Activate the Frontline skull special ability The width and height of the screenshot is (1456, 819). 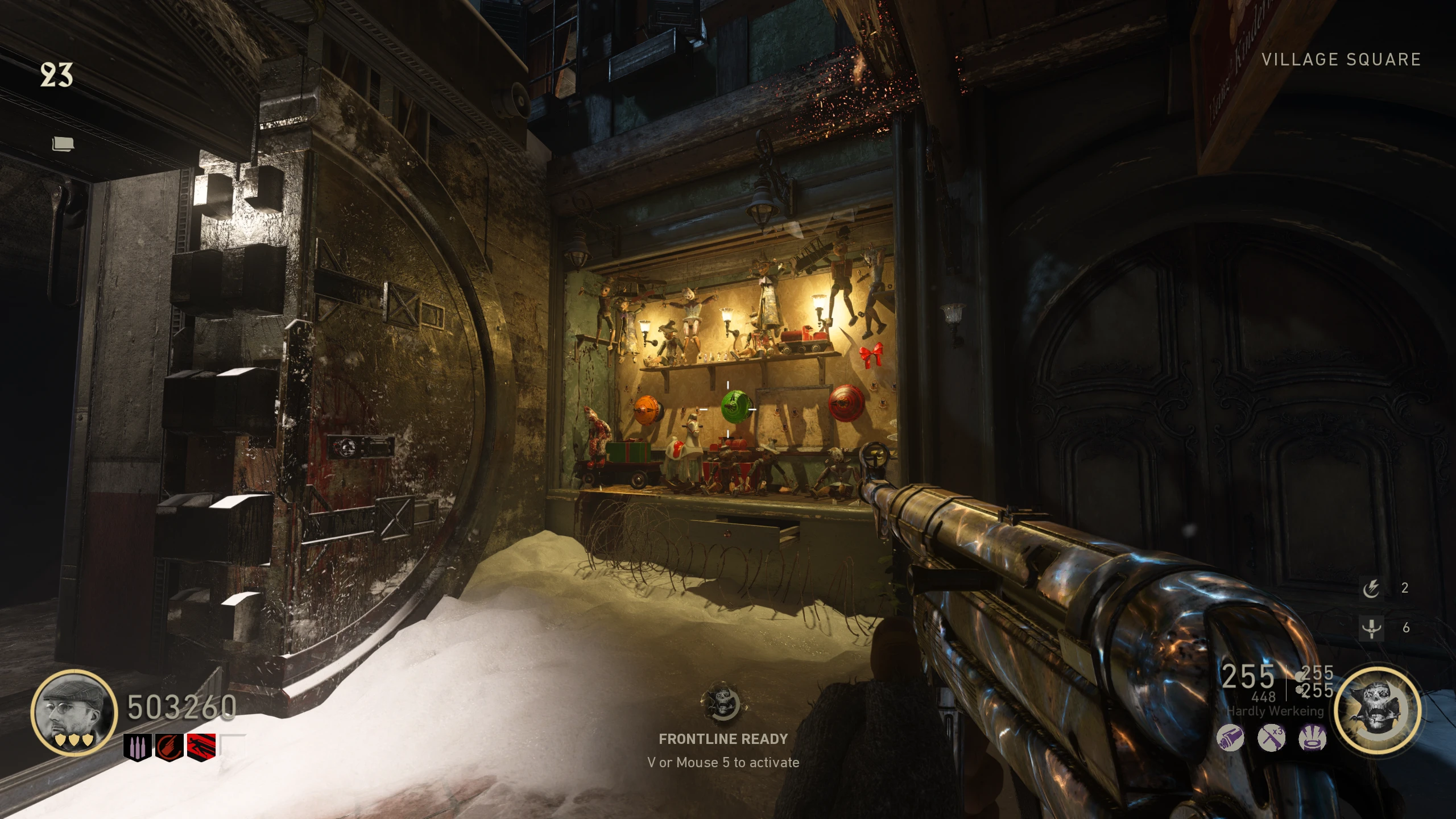click(1377, 711)
